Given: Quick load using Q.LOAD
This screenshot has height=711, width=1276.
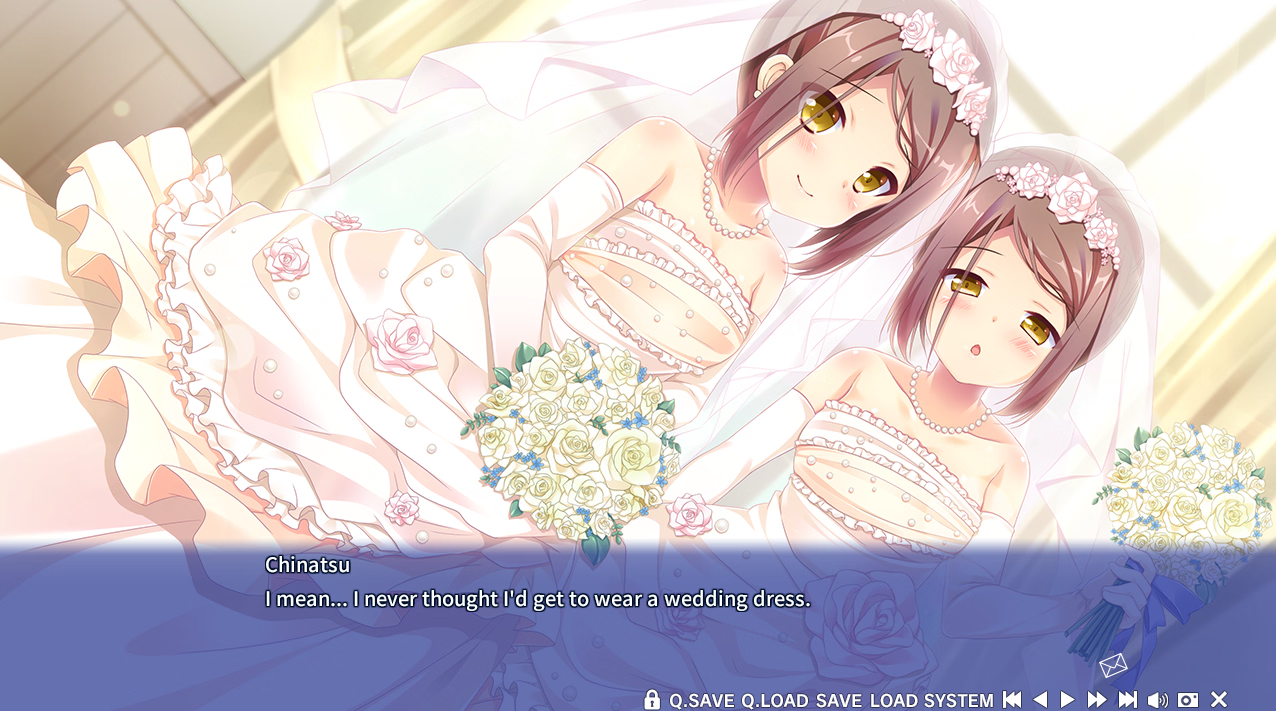Looking at the screenshot, I should [774, 700].
